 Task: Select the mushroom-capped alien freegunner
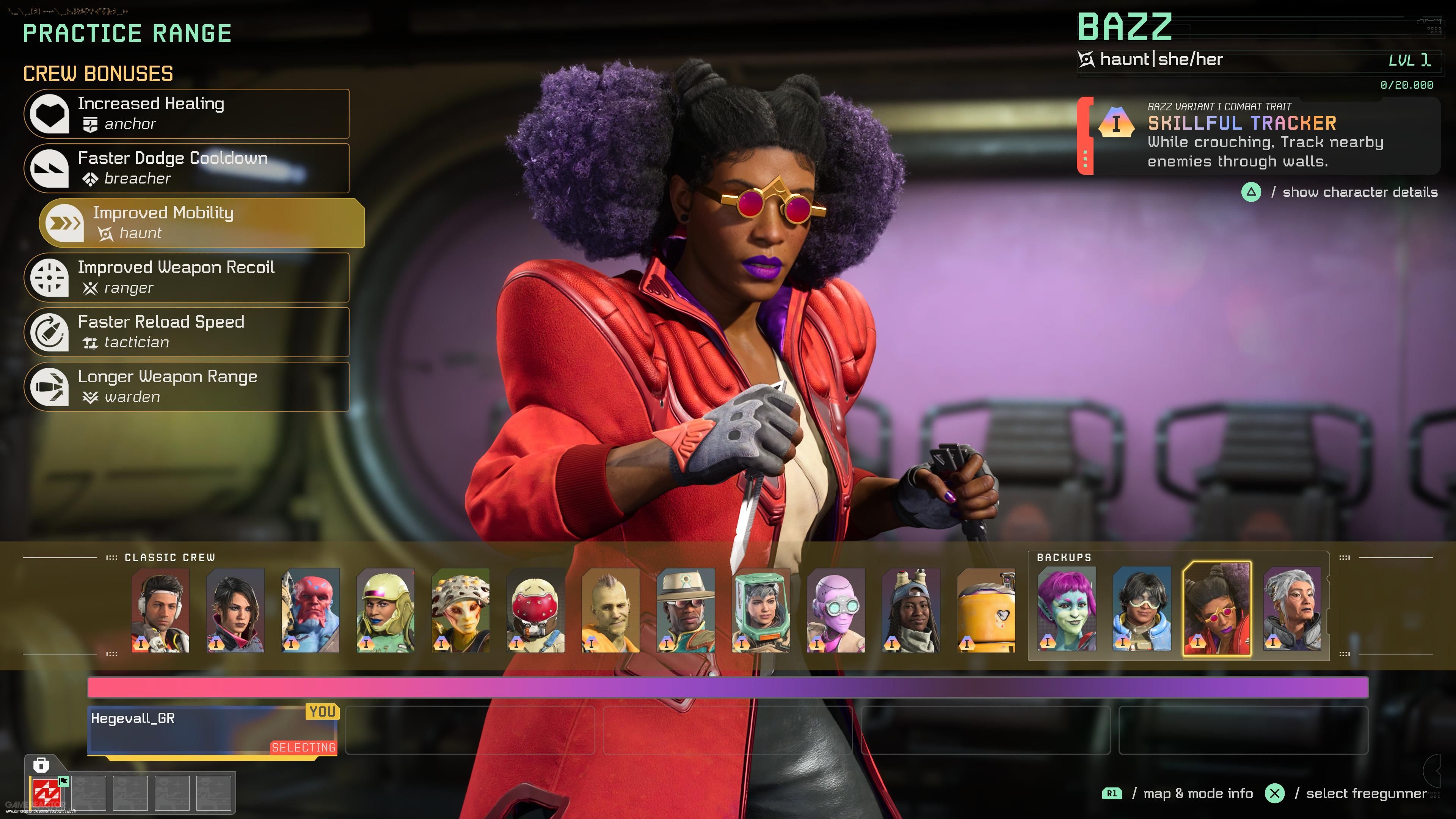click(x=461, y=610)
